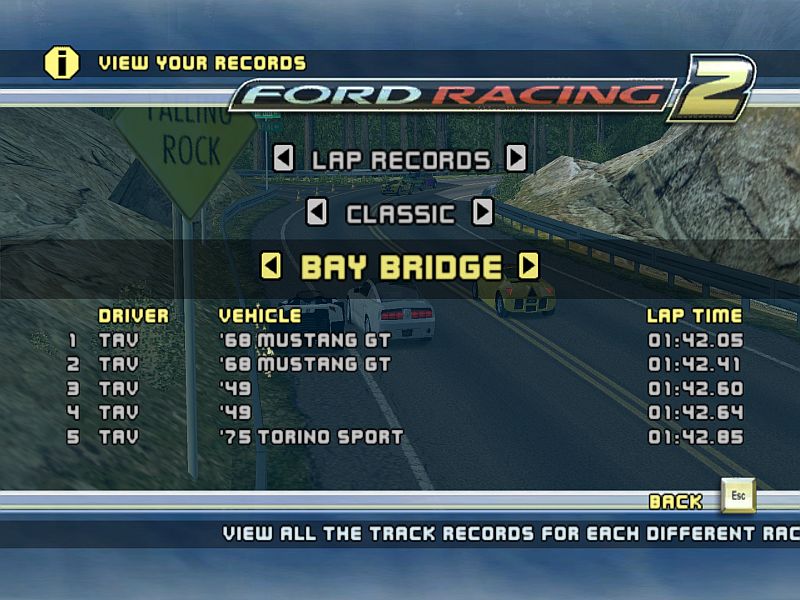
Task: Select the '75 Torino Sport record row
Action: 400,437
